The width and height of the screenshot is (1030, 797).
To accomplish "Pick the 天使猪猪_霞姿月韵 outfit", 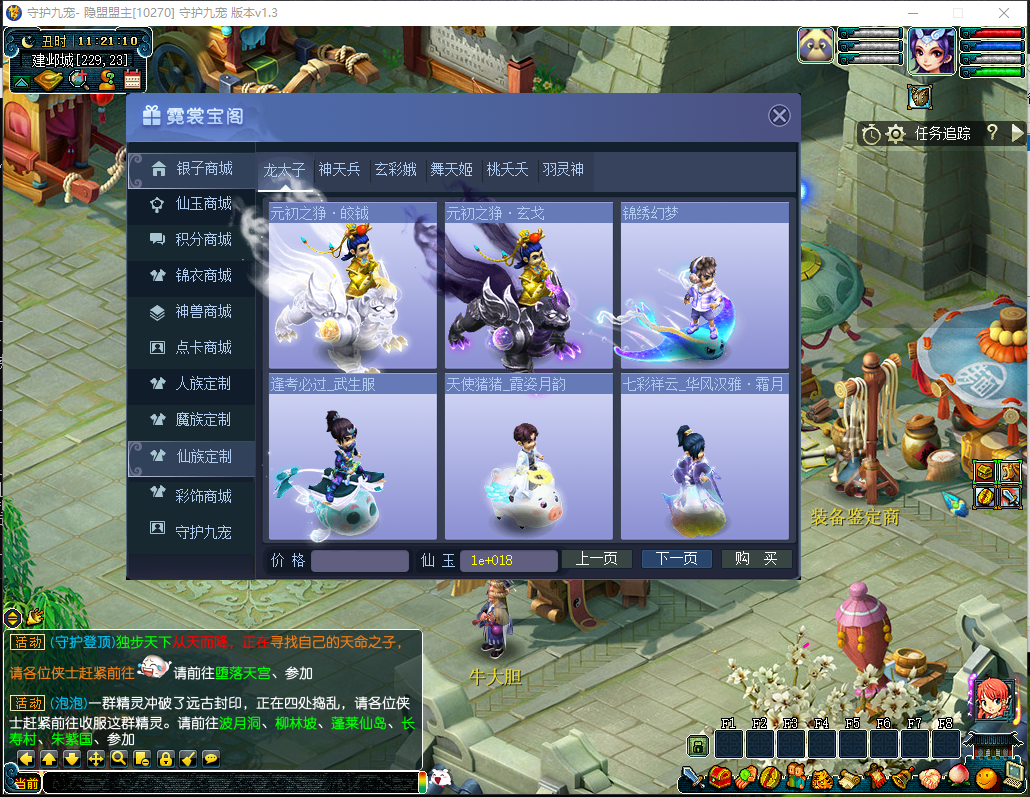I will click(529, 457).
